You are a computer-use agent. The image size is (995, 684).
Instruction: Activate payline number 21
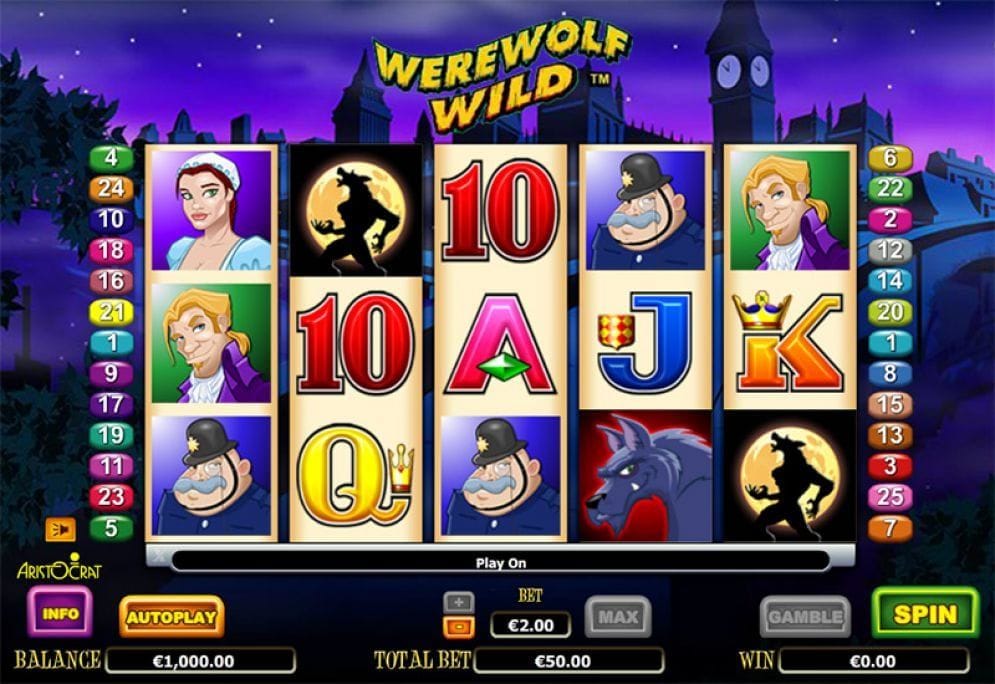point(112,312)
